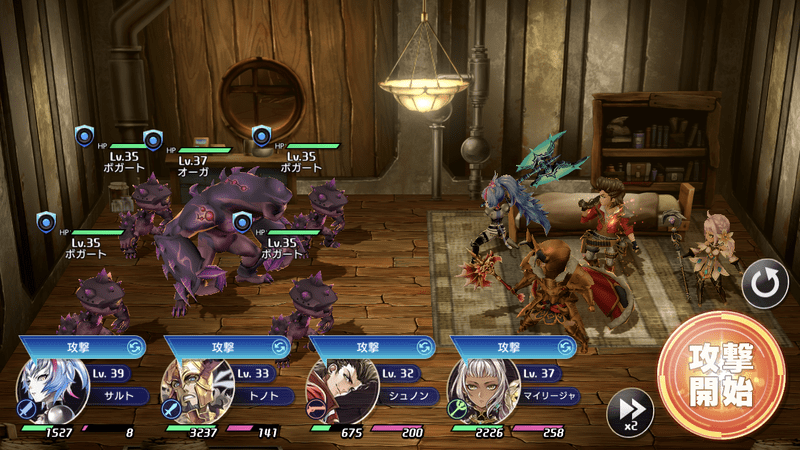The height and width of the screenshot is (450, 800).
Task: Select トノト's character portrait
Action: [x=190, y=391]
